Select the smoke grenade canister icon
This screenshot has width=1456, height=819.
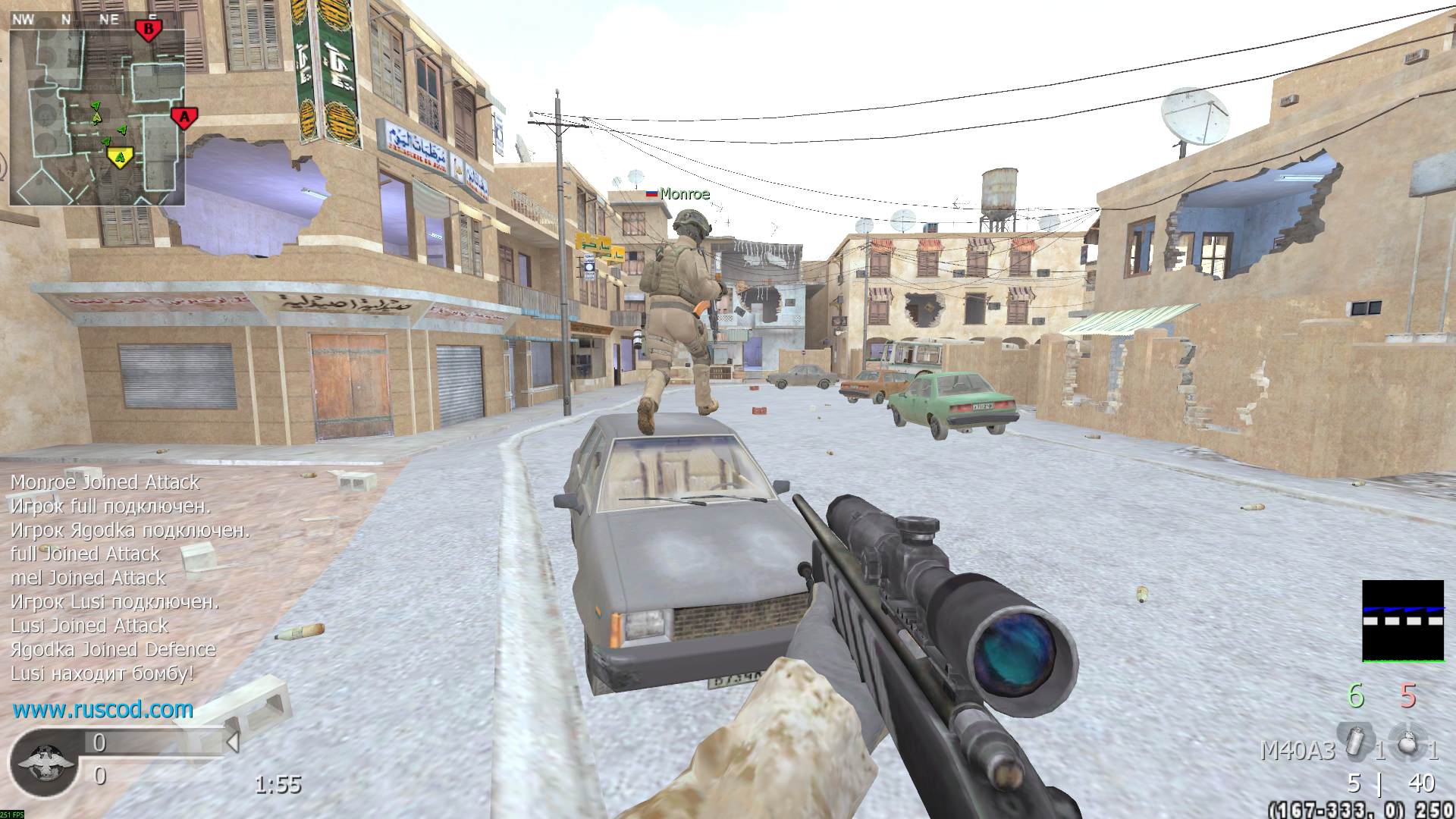1355,741
